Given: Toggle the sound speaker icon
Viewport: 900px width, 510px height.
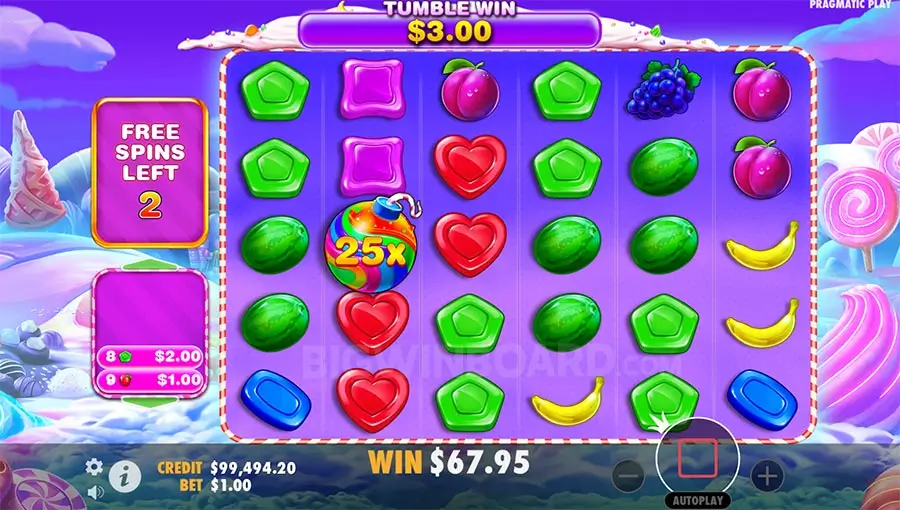Looking at the screenshot, I should (x=95, y=491).
